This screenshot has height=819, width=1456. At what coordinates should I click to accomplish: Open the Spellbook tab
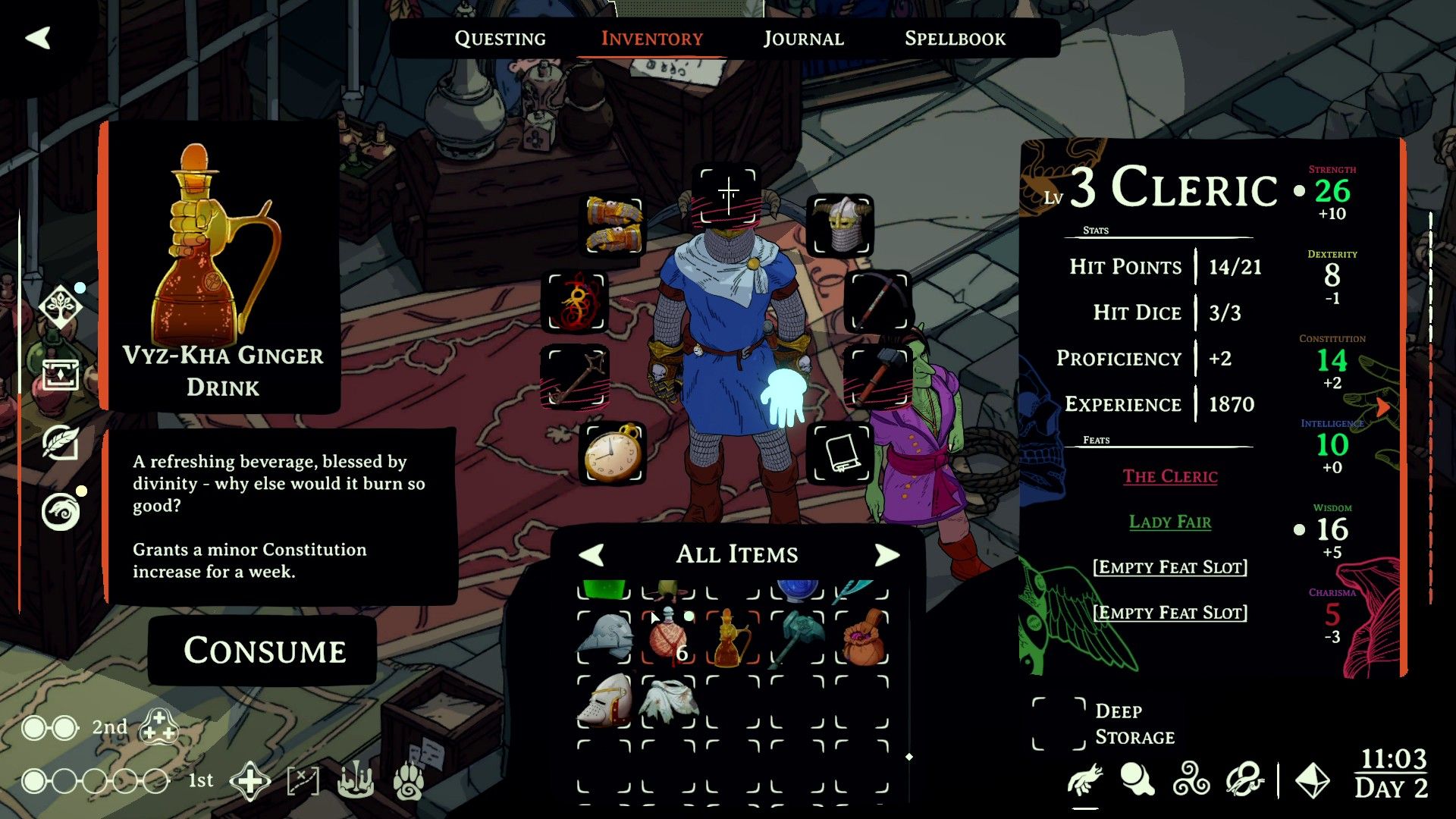point(955,39)
